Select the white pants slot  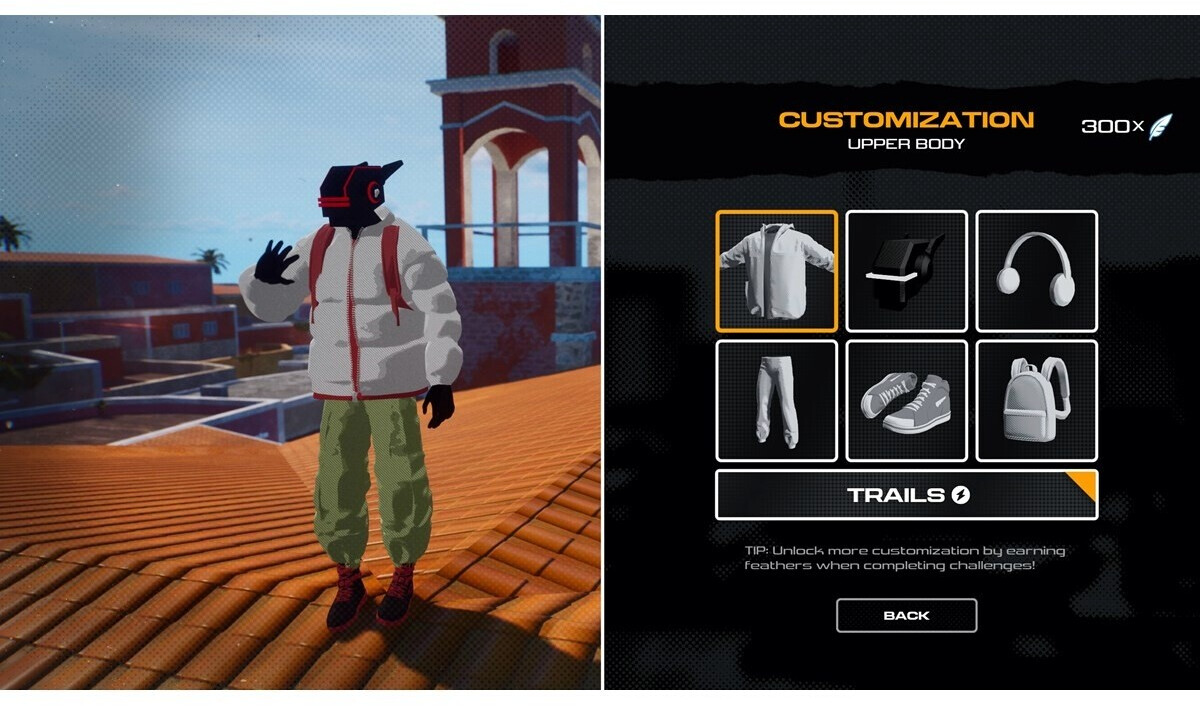pyautogui.click(x=777, y=401)
